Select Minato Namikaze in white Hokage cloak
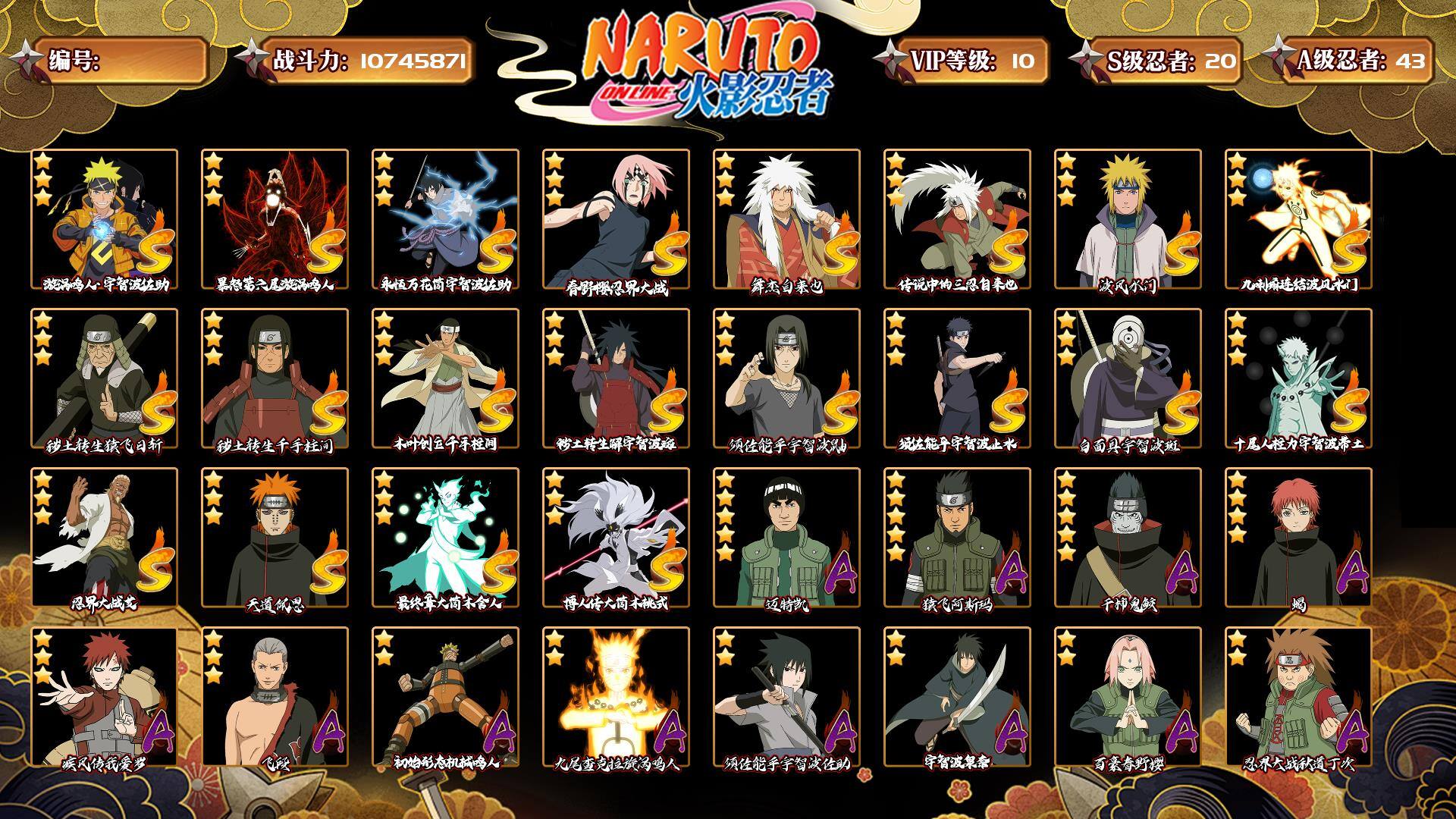Image resolution: width=1456 pixels, height=819 pixels. pos(1128,219)
